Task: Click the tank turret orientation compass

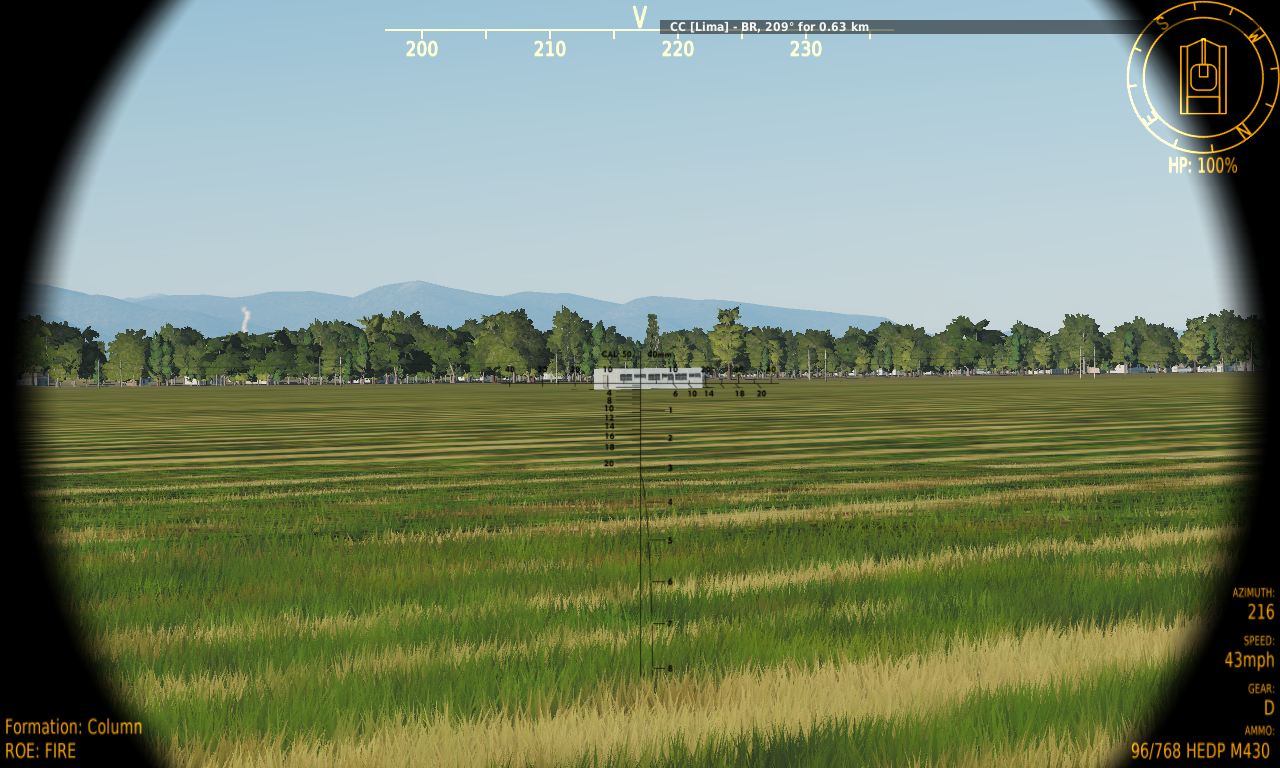Action: [x=1202, y=77]
